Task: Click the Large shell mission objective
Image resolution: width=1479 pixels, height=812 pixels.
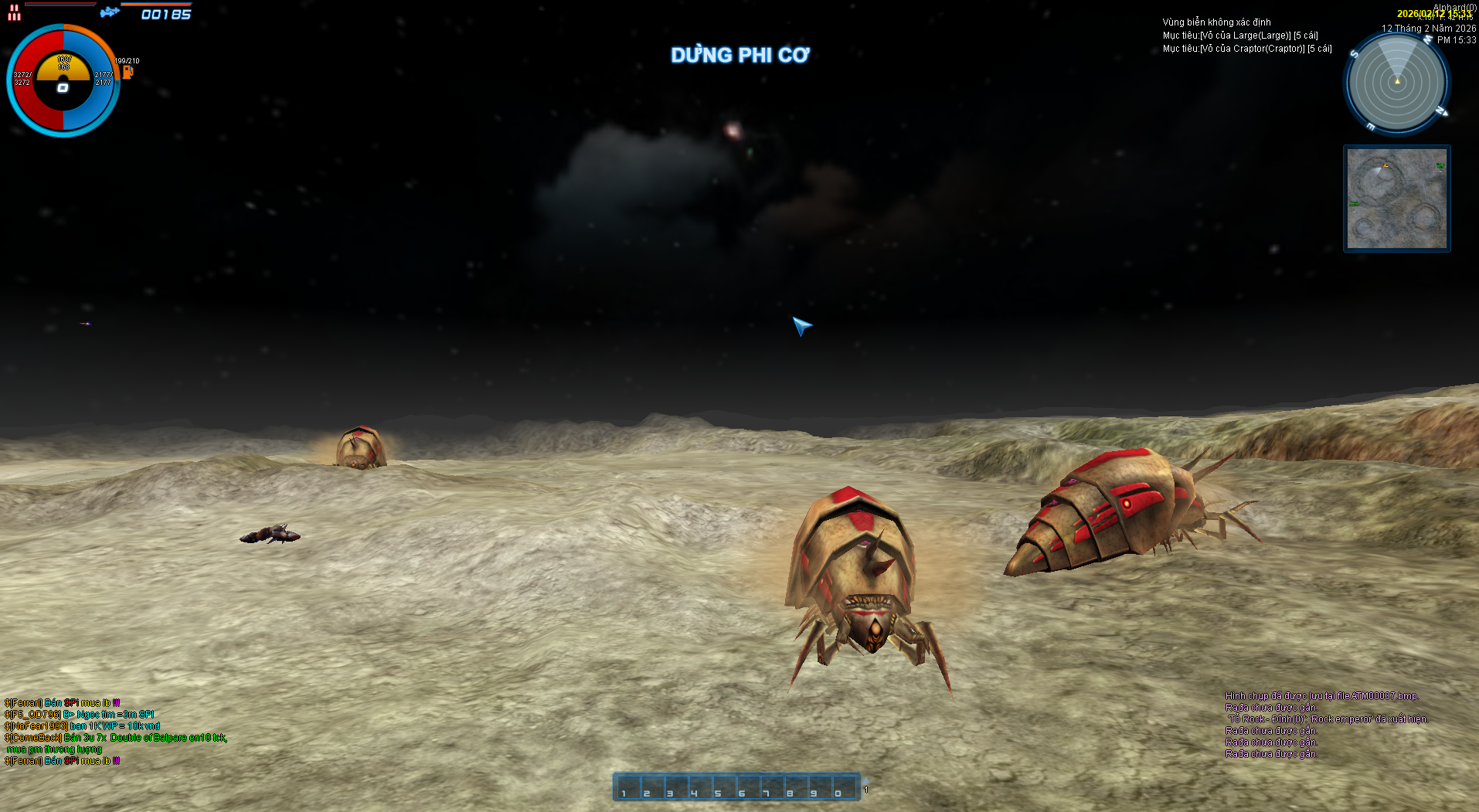Action: coord(1239,36)
